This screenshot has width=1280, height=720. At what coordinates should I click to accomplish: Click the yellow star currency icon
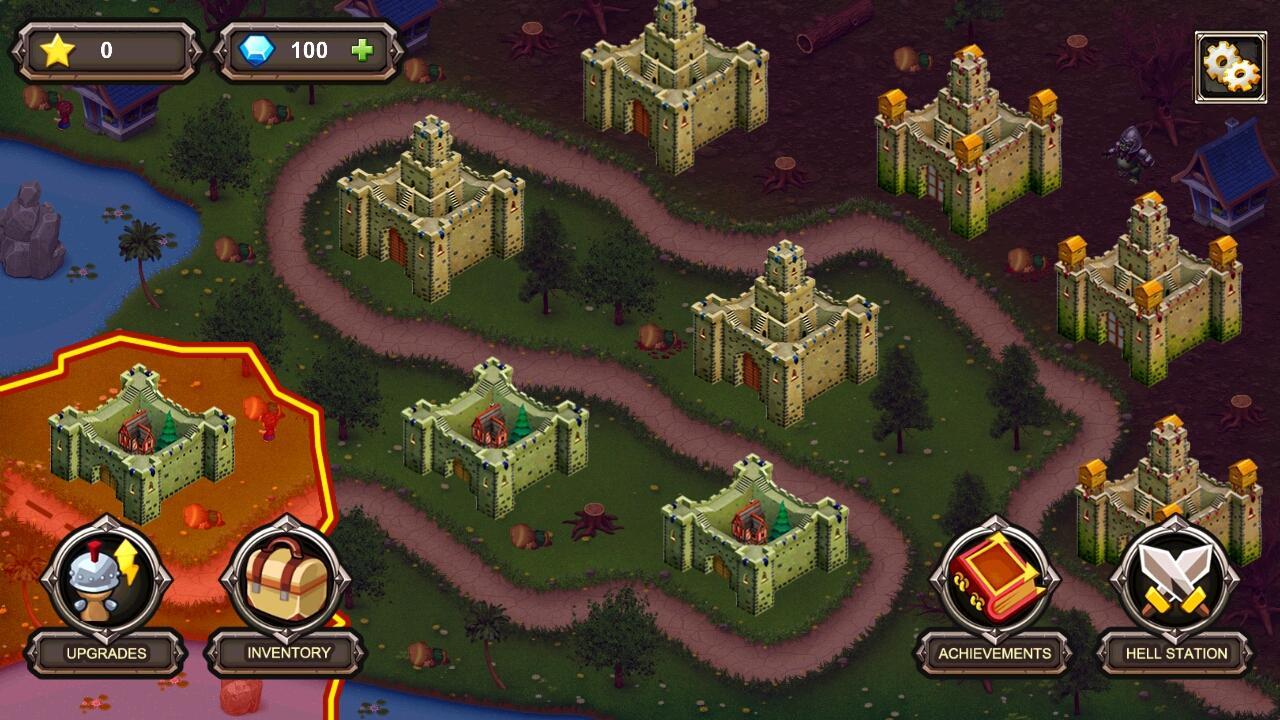coord(58,49)
